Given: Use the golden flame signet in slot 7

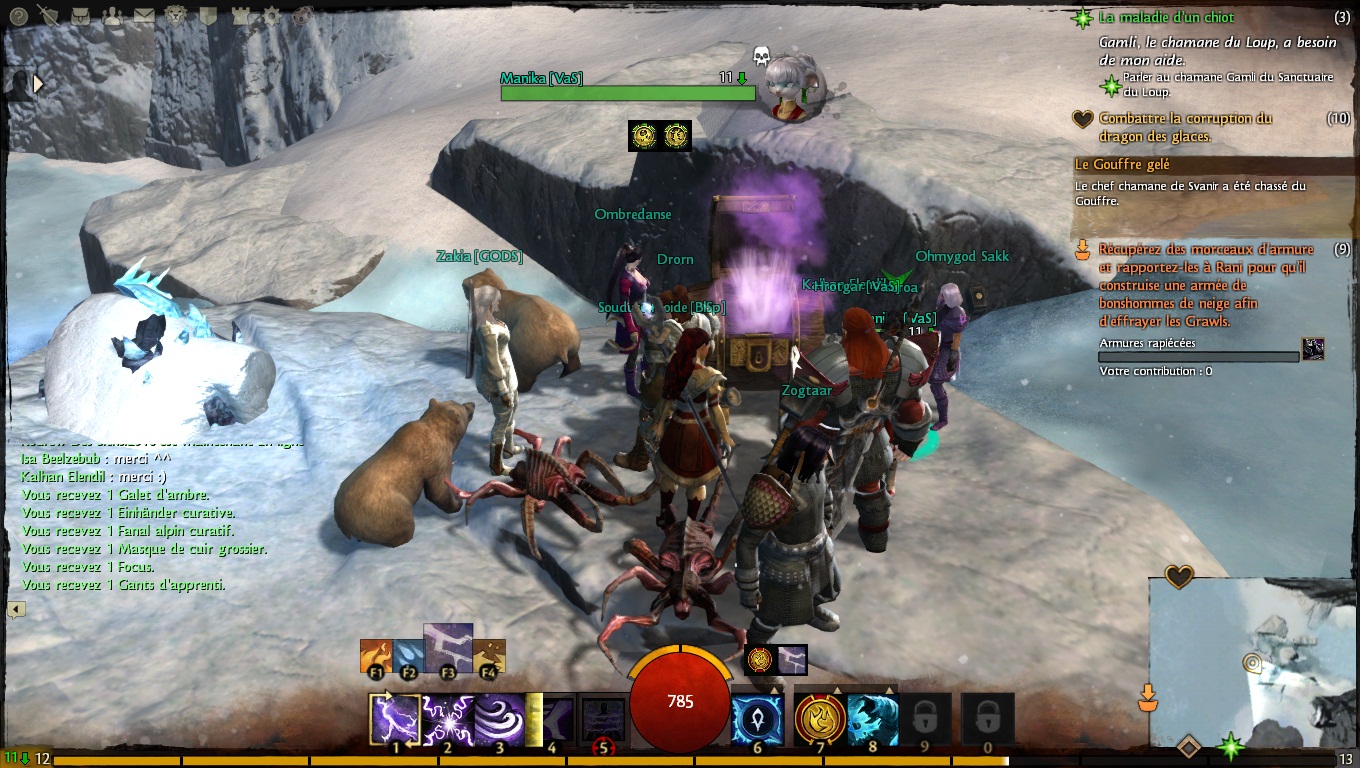Looking at the screenshot, I should [820, 719].
